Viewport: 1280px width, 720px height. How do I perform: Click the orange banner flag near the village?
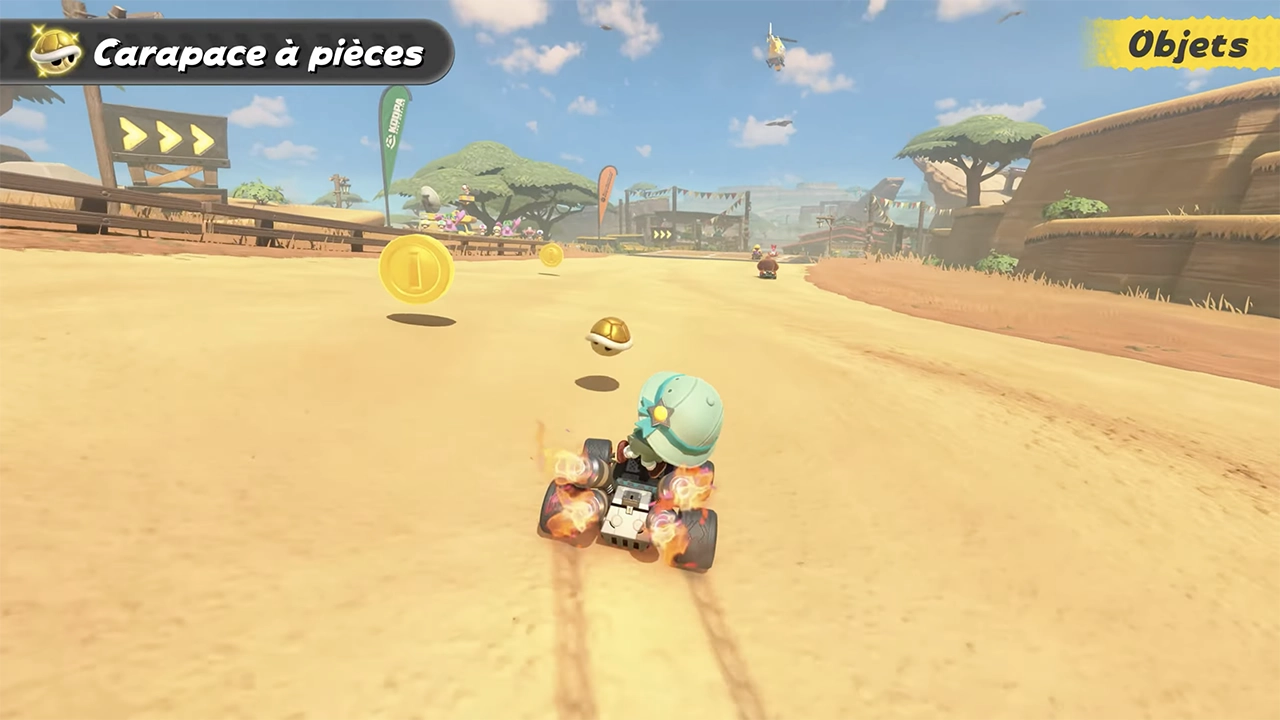[606, 191]
